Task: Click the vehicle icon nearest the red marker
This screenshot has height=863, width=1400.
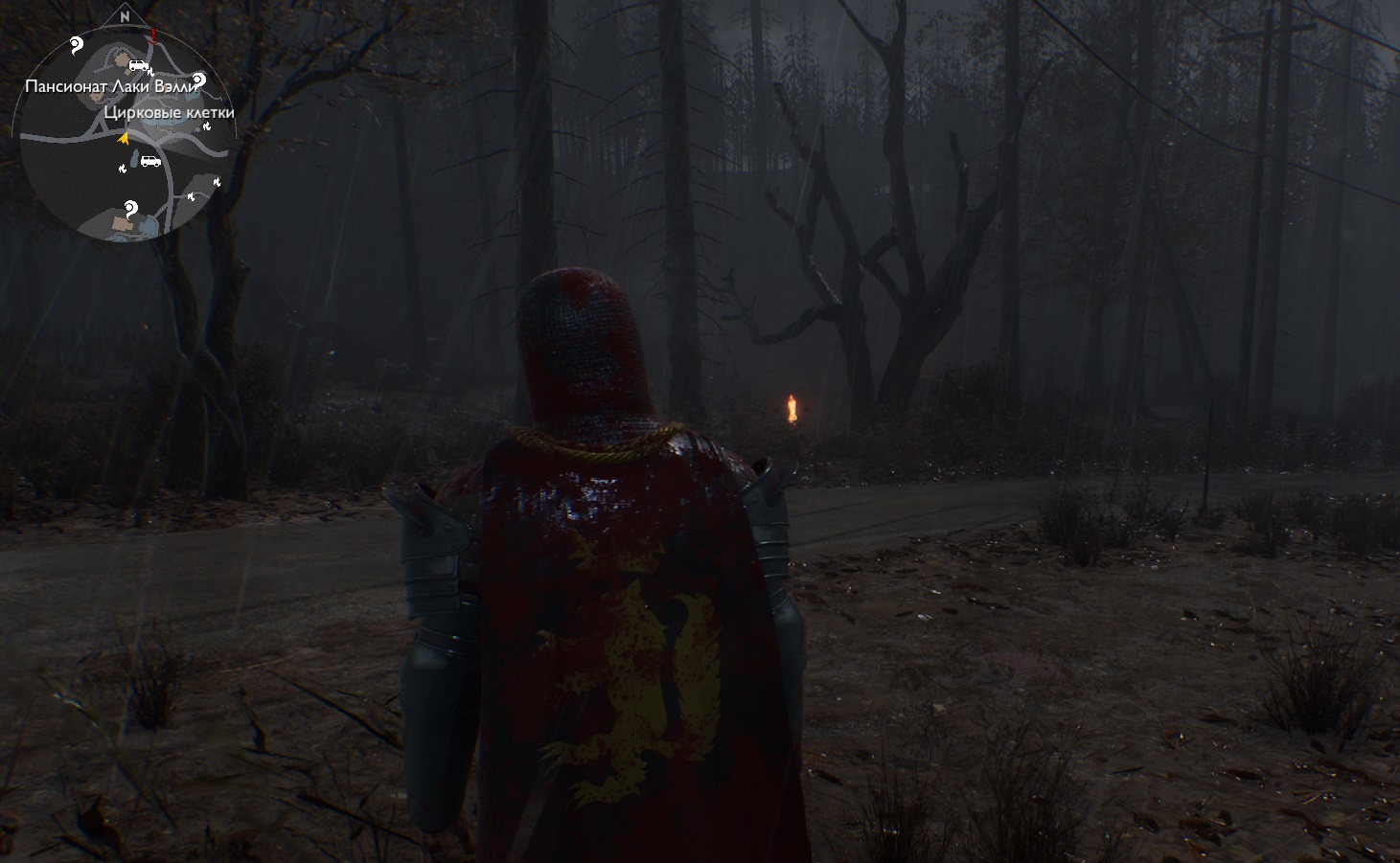Action: pyautogui.click(x=139, y=65)
